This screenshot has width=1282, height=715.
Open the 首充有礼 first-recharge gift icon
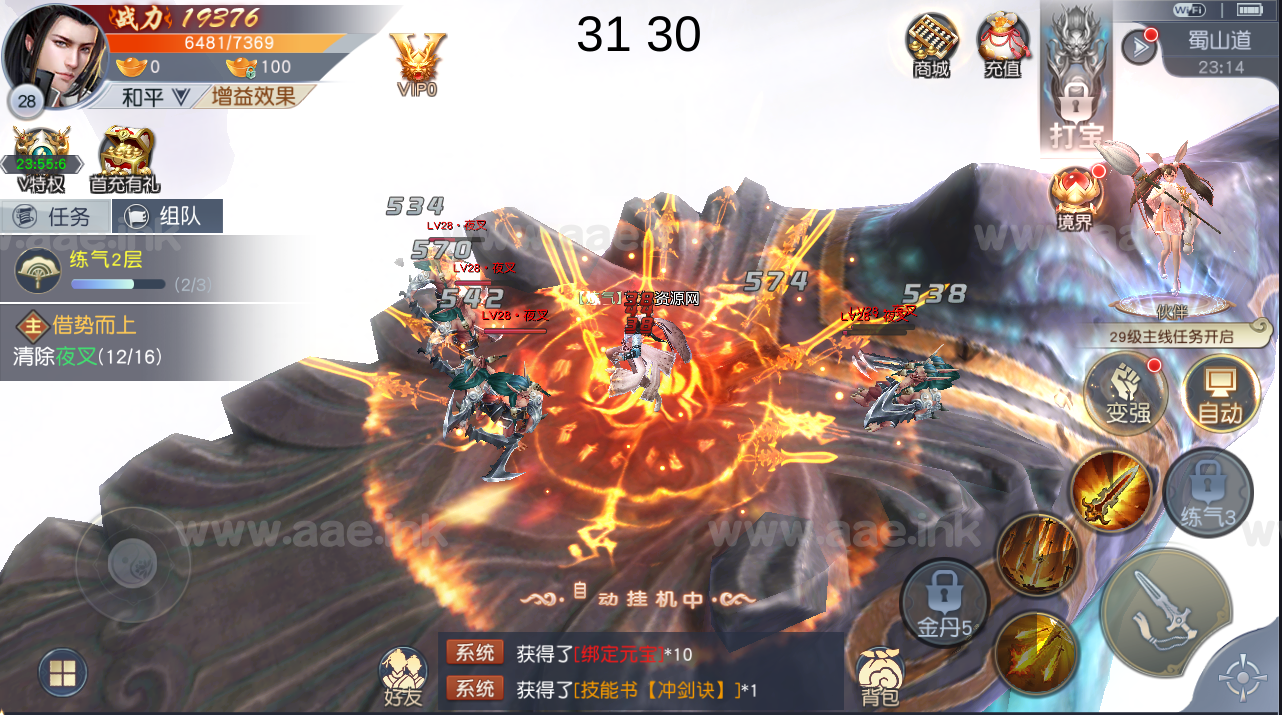125,160
